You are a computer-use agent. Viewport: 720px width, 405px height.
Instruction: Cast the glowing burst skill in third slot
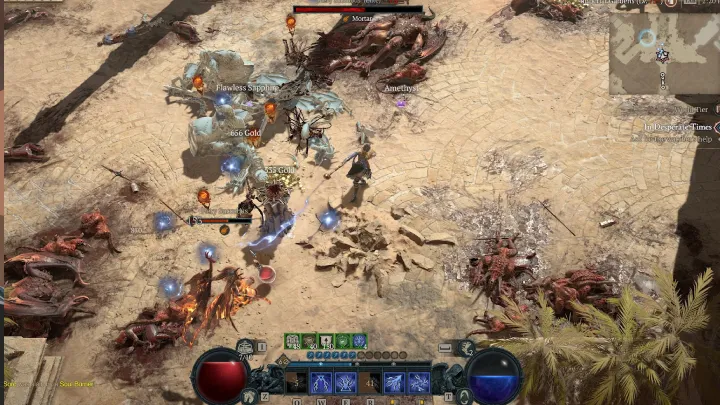[346, 381]
